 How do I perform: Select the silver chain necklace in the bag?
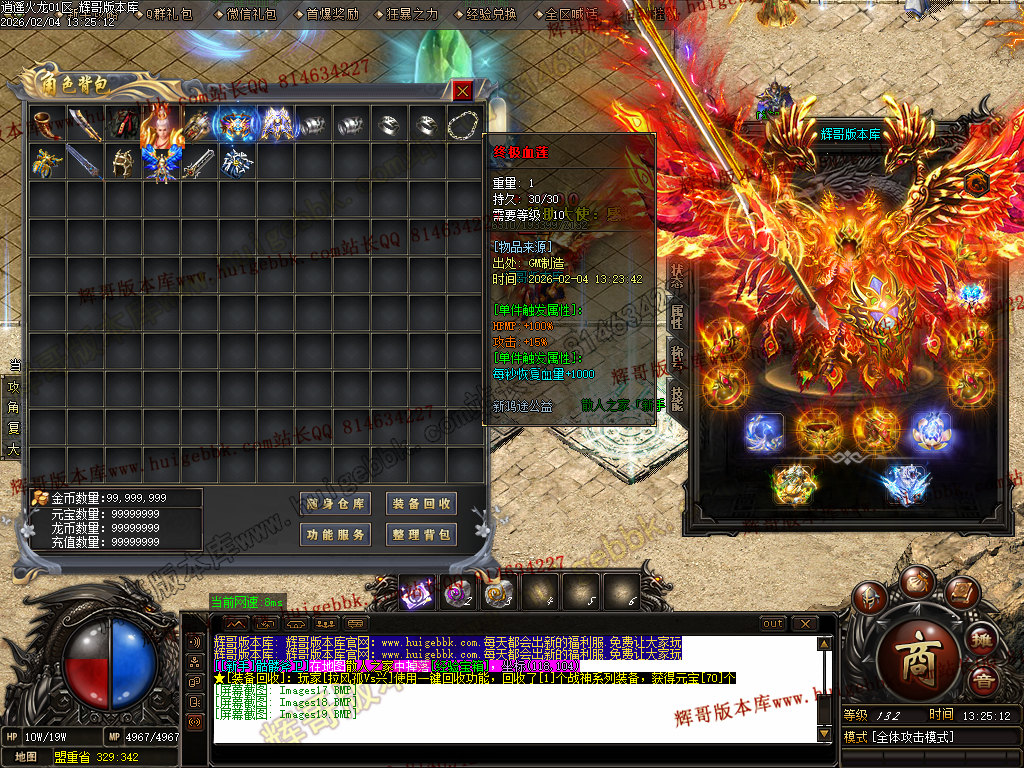point(464,124)
